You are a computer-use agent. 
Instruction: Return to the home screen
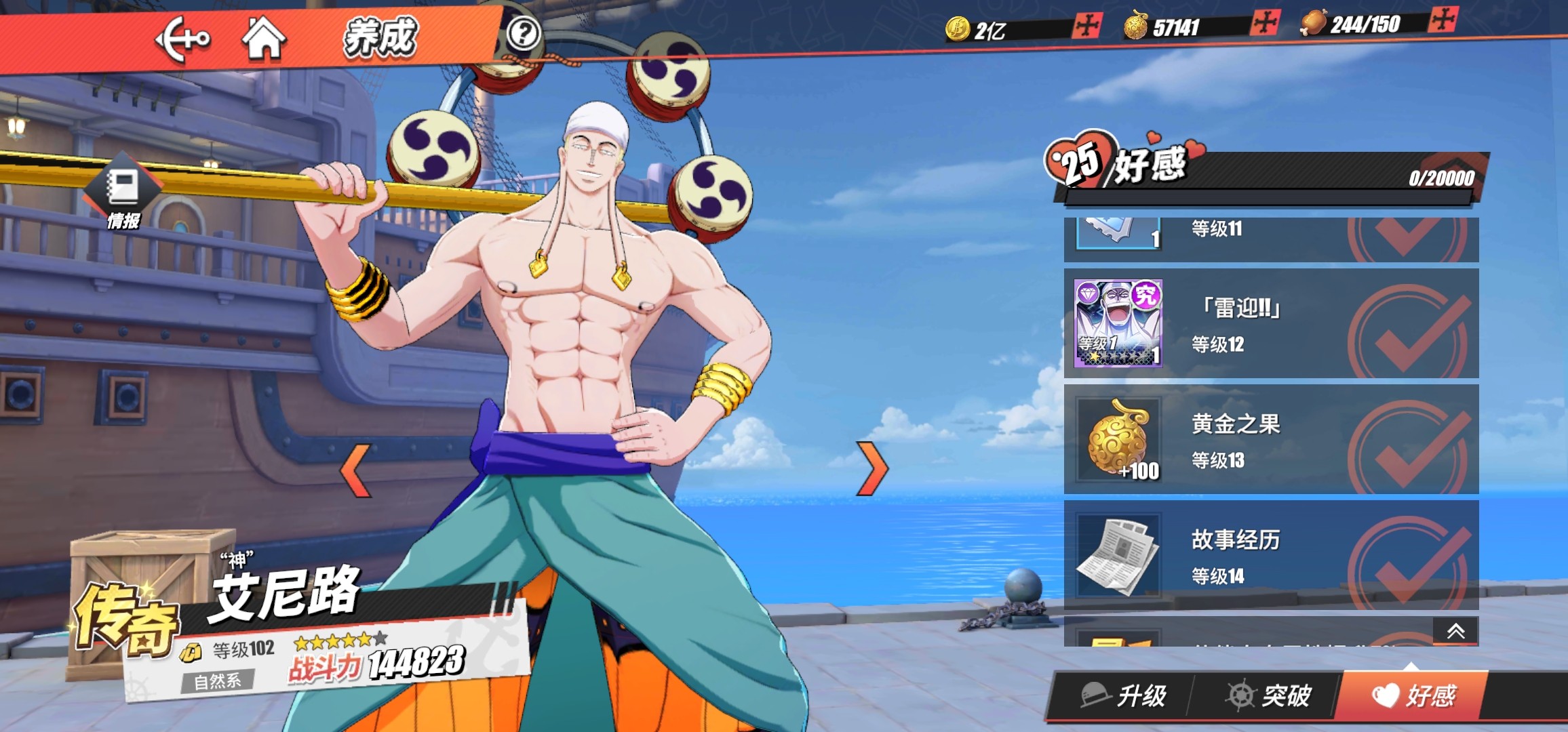[x=264, y=39]
